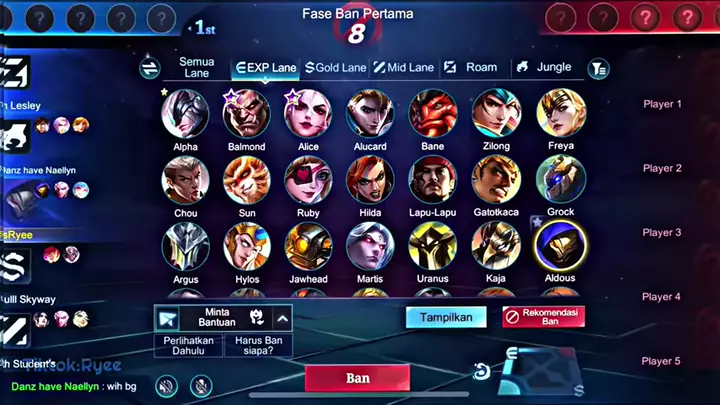
Task: Confirm with the red Ban button
Action: (357, 379)
